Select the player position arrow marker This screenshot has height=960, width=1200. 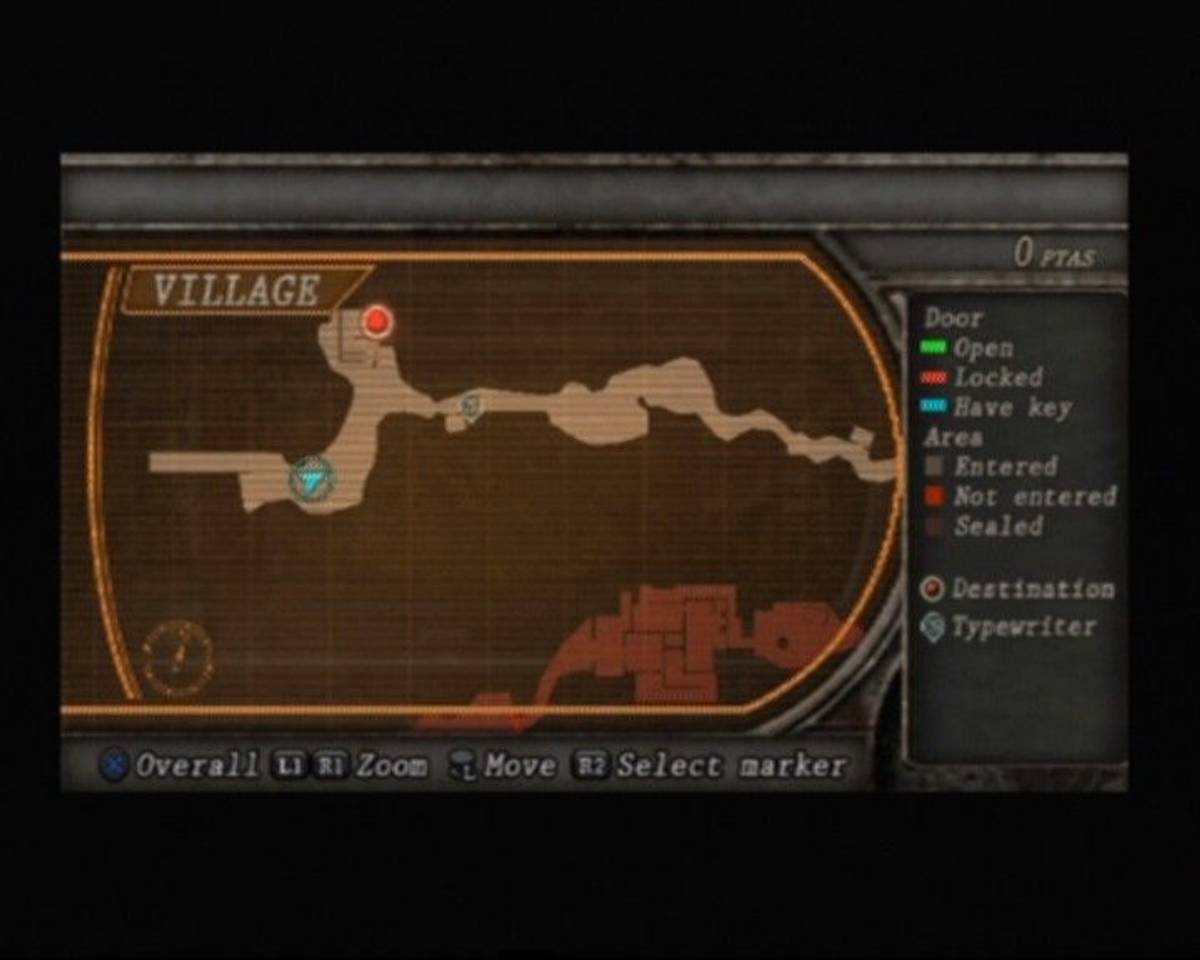click(313, 481)
